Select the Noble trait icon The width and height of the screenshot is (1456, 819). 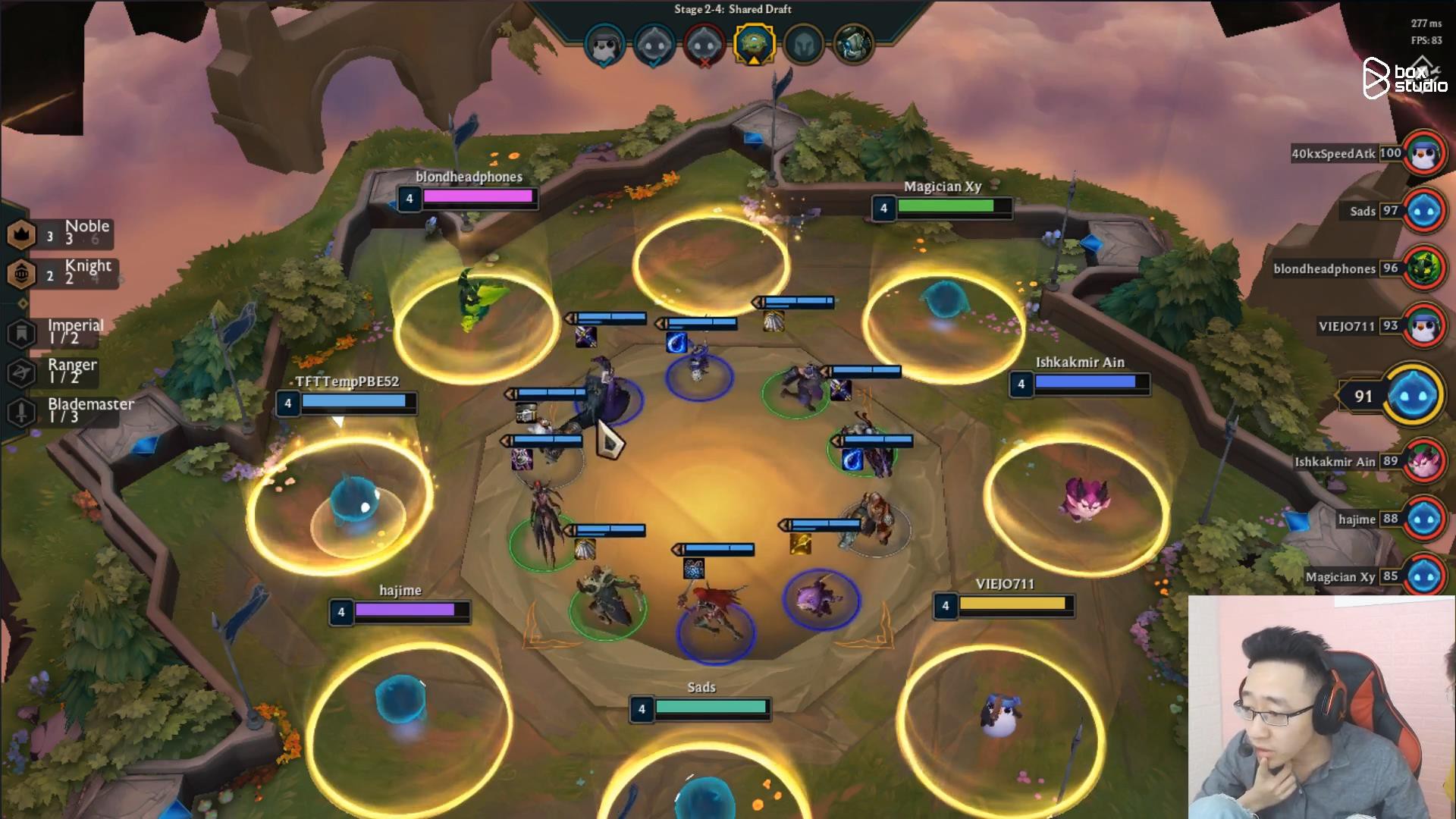(x=23, y=234)
